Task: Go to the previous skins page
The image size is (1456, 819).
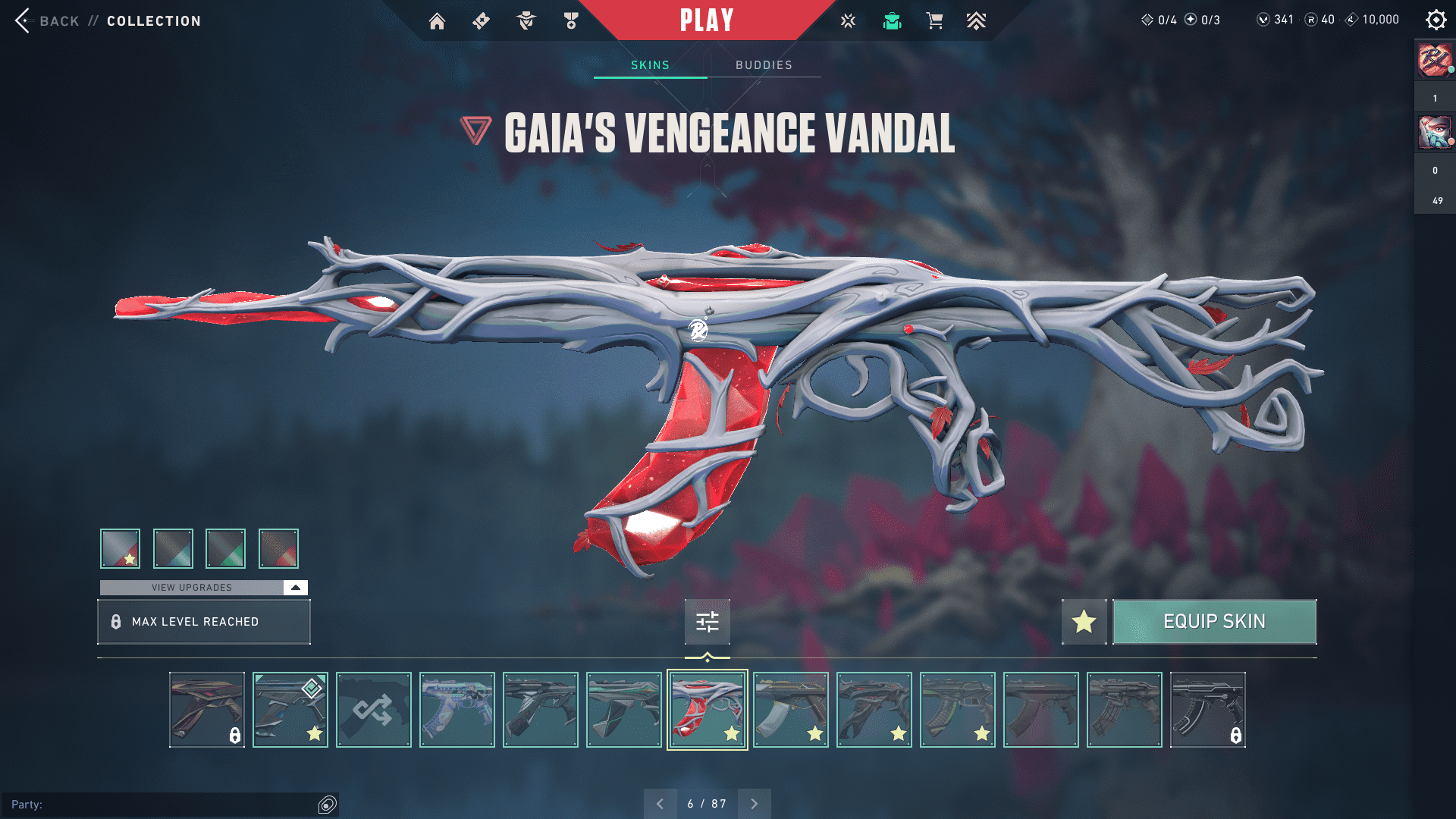Action: point(660,804)
